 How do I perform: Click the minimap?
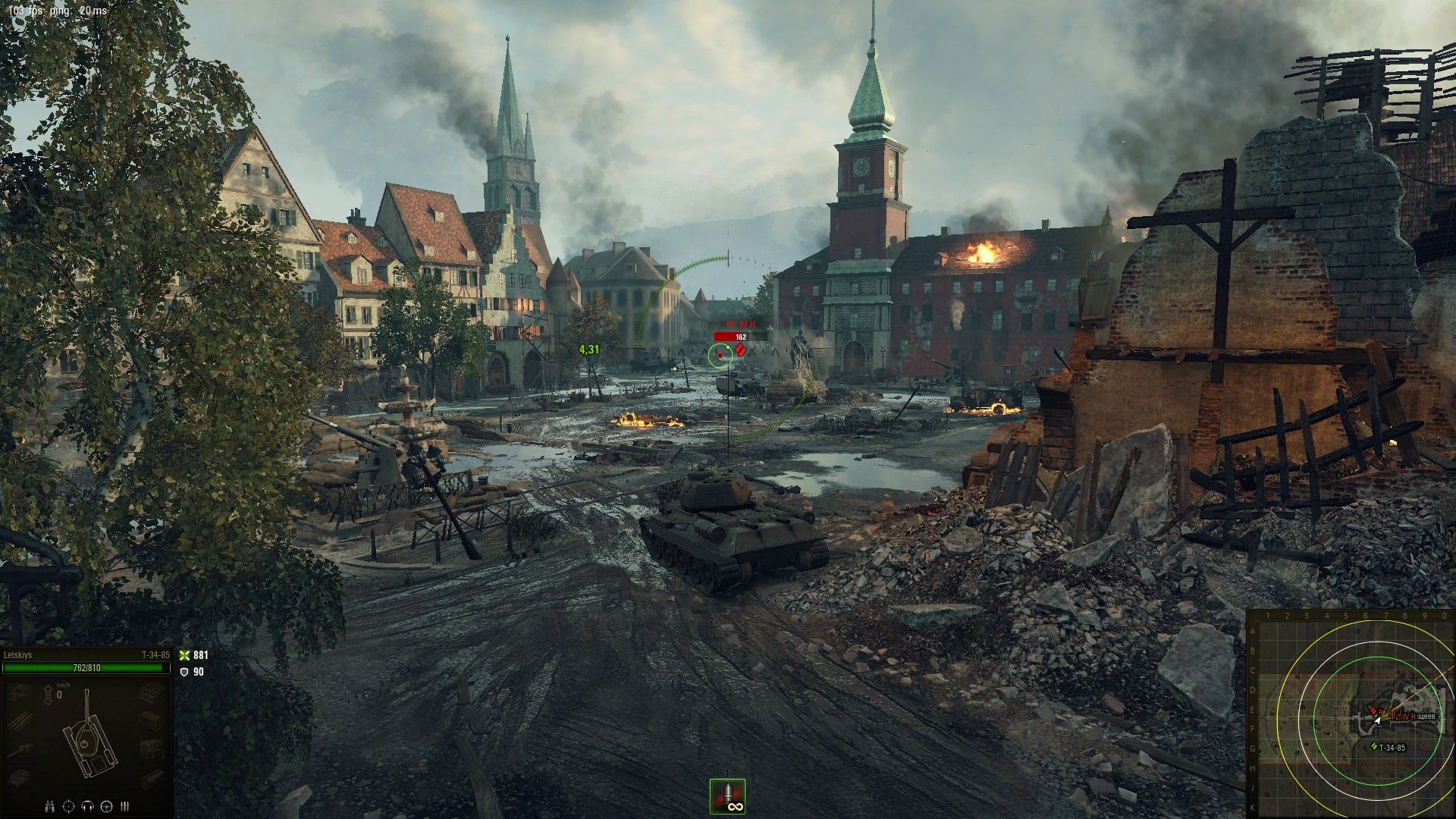click(x=1351, y=714)
